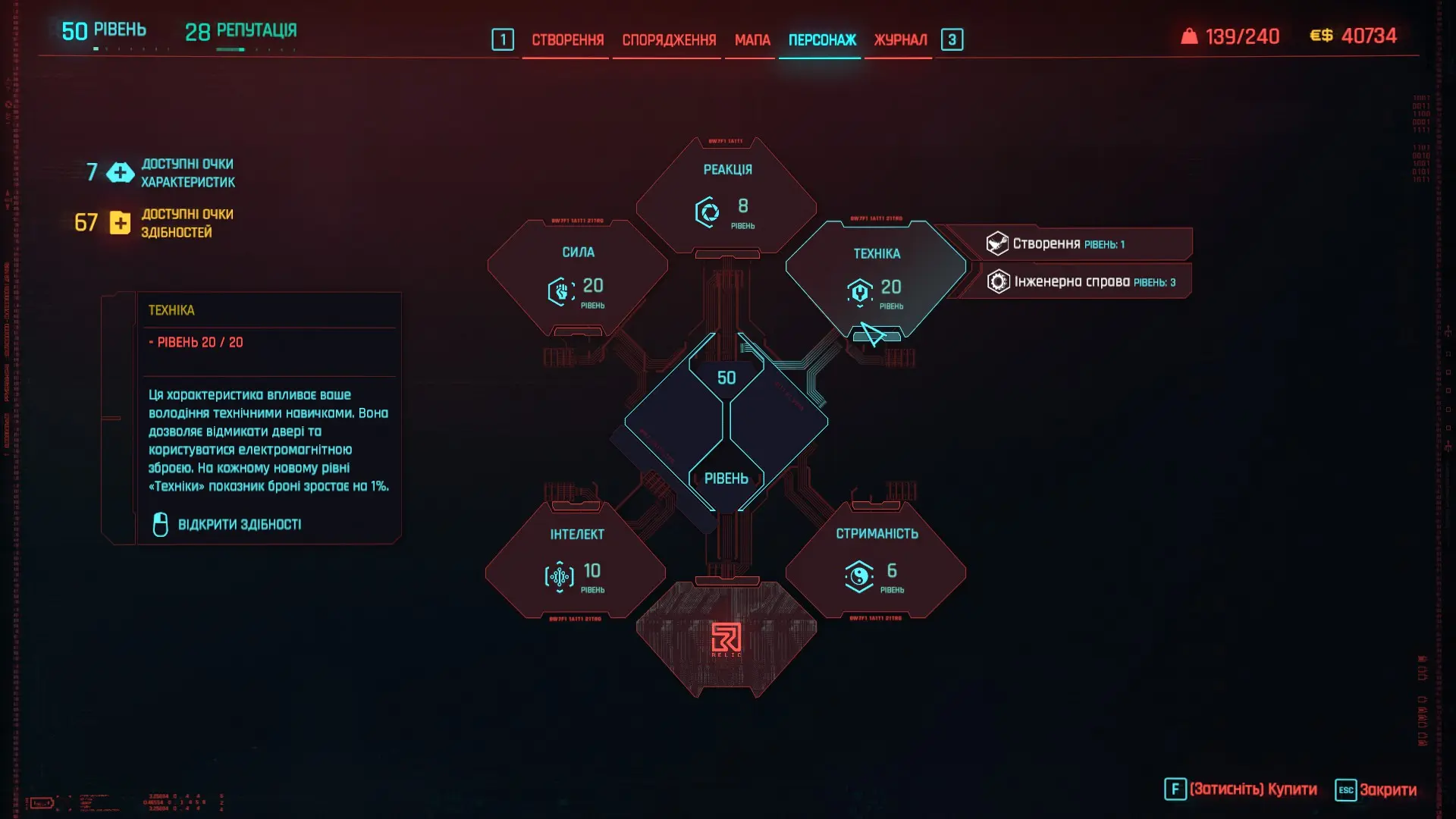Select the Інженерна справа skill entry

pos(1081,282)
